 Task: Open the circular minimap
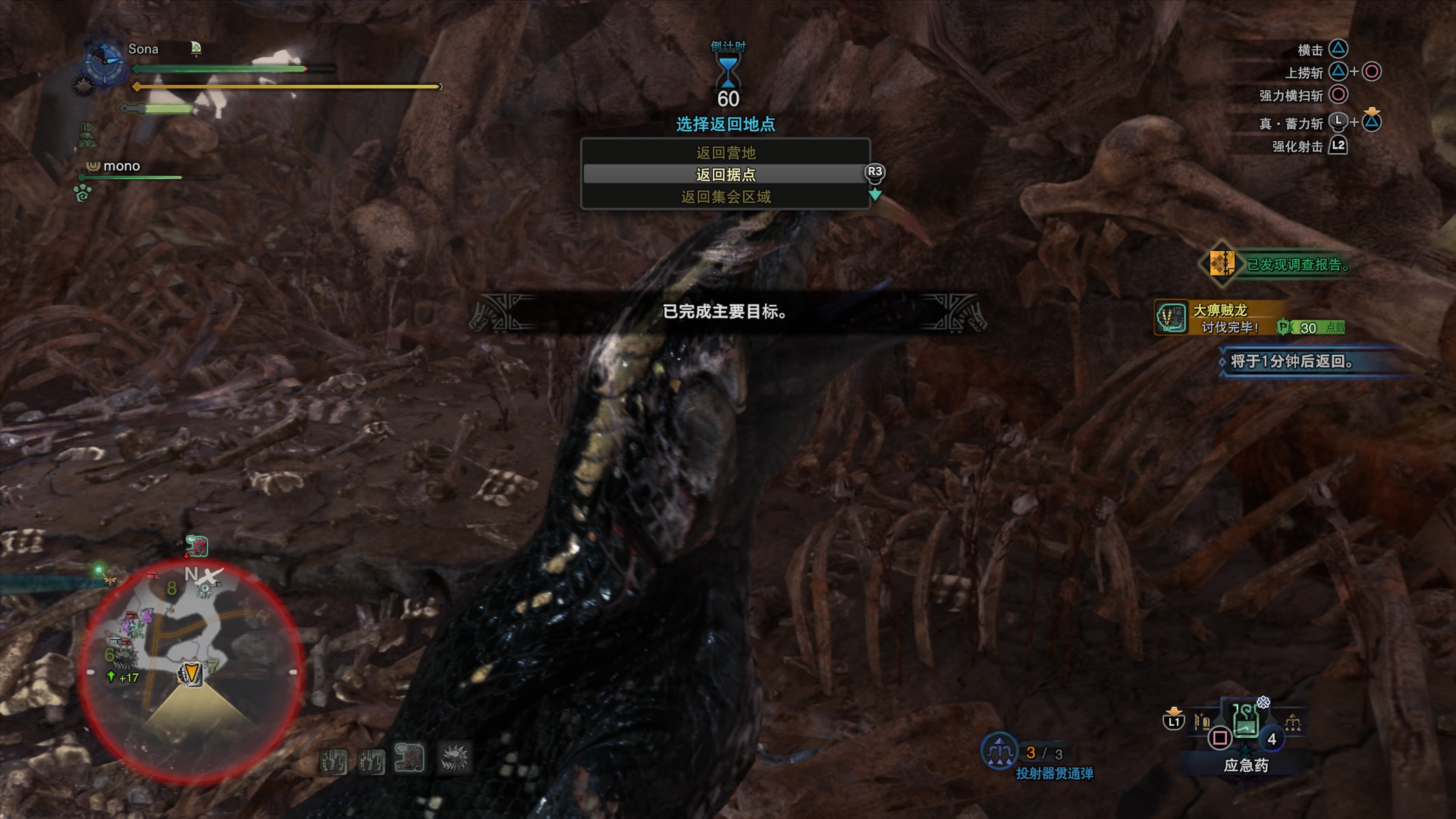click(191, 670)
